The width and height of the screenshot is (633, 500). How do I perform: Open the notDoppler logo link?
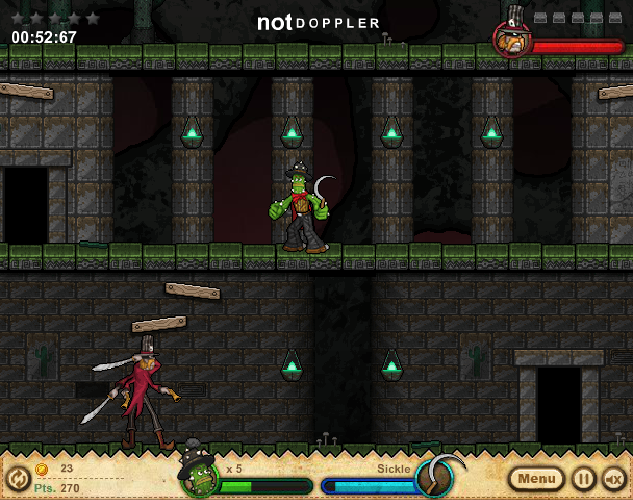(x=315, y=22)
